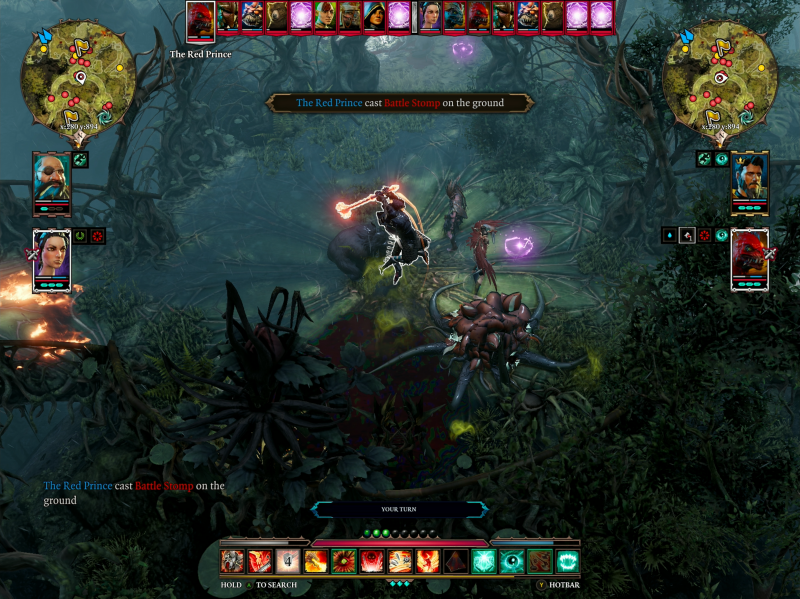Use the first hotbar skill with armored figure
800x599 pixels.
(232, 561)
